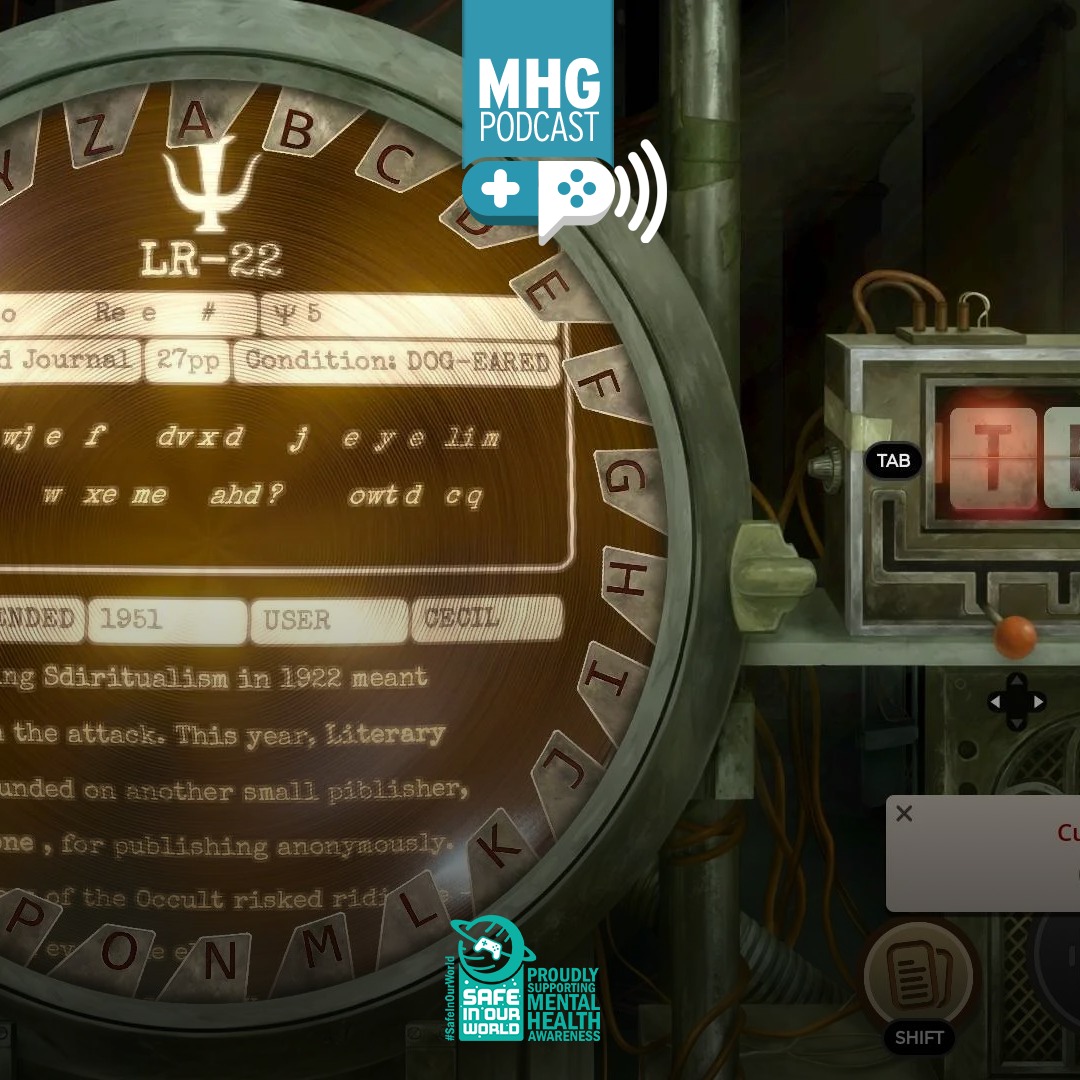Image resolution: width=1080 pixels, height=1080 pixels.
Task: Pick letter N on the dial ring
Action: pos(219,960)
